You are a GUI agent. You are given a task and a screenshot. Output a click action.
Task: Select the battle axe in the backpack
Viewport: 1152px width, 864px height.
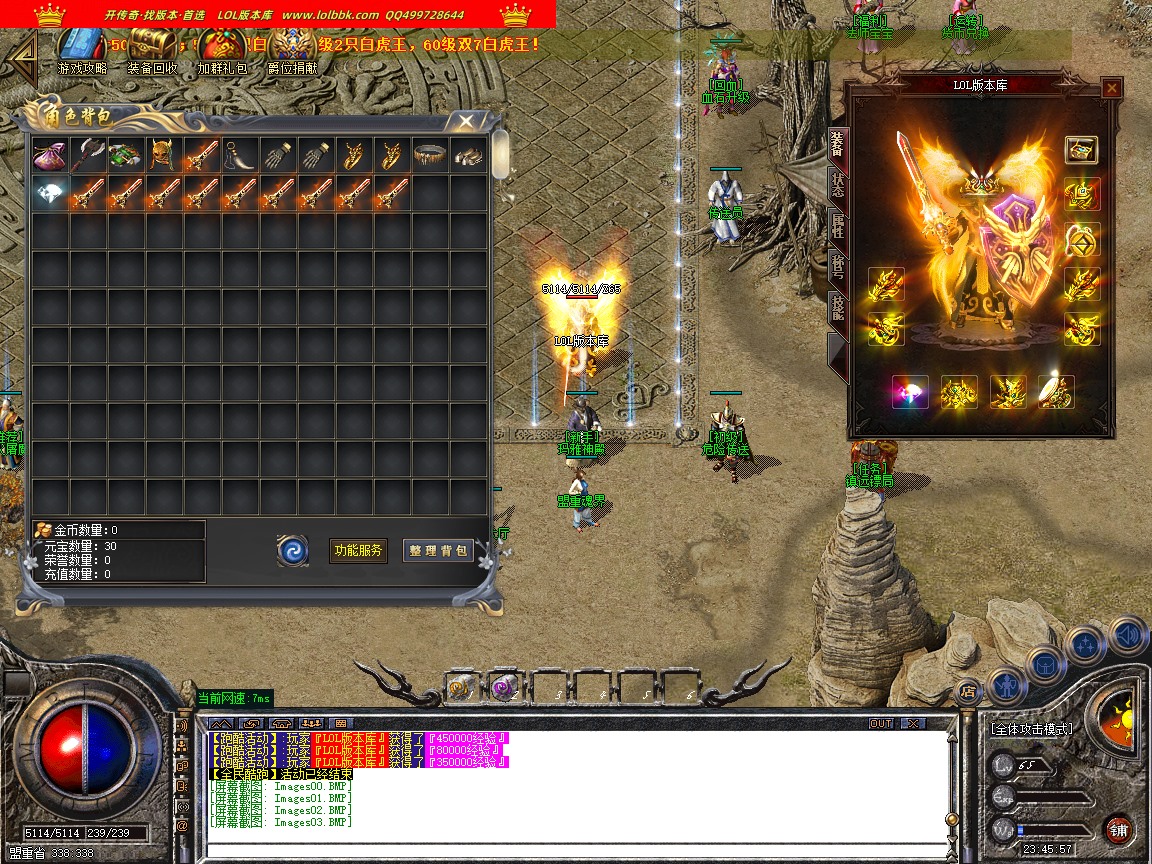click(87, 156)
